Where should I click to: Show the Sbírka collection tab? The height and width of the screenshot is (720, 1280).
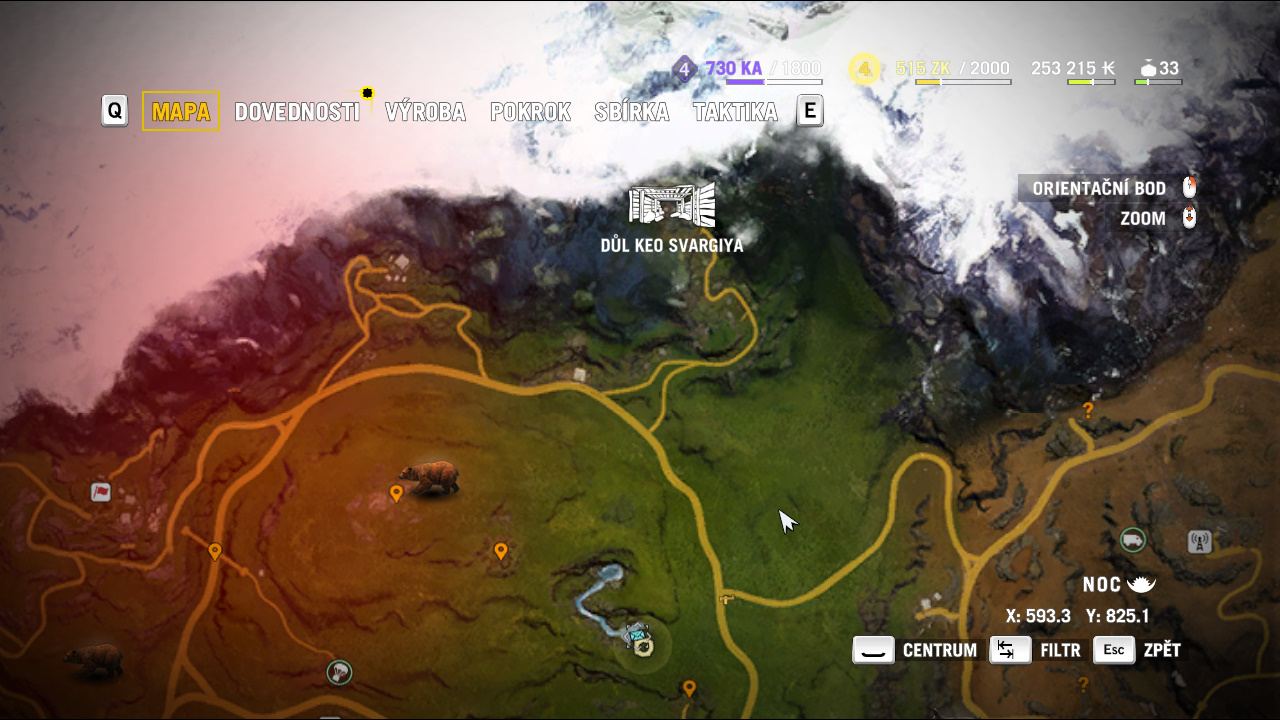pyautogui.click(x=631, y=112)
